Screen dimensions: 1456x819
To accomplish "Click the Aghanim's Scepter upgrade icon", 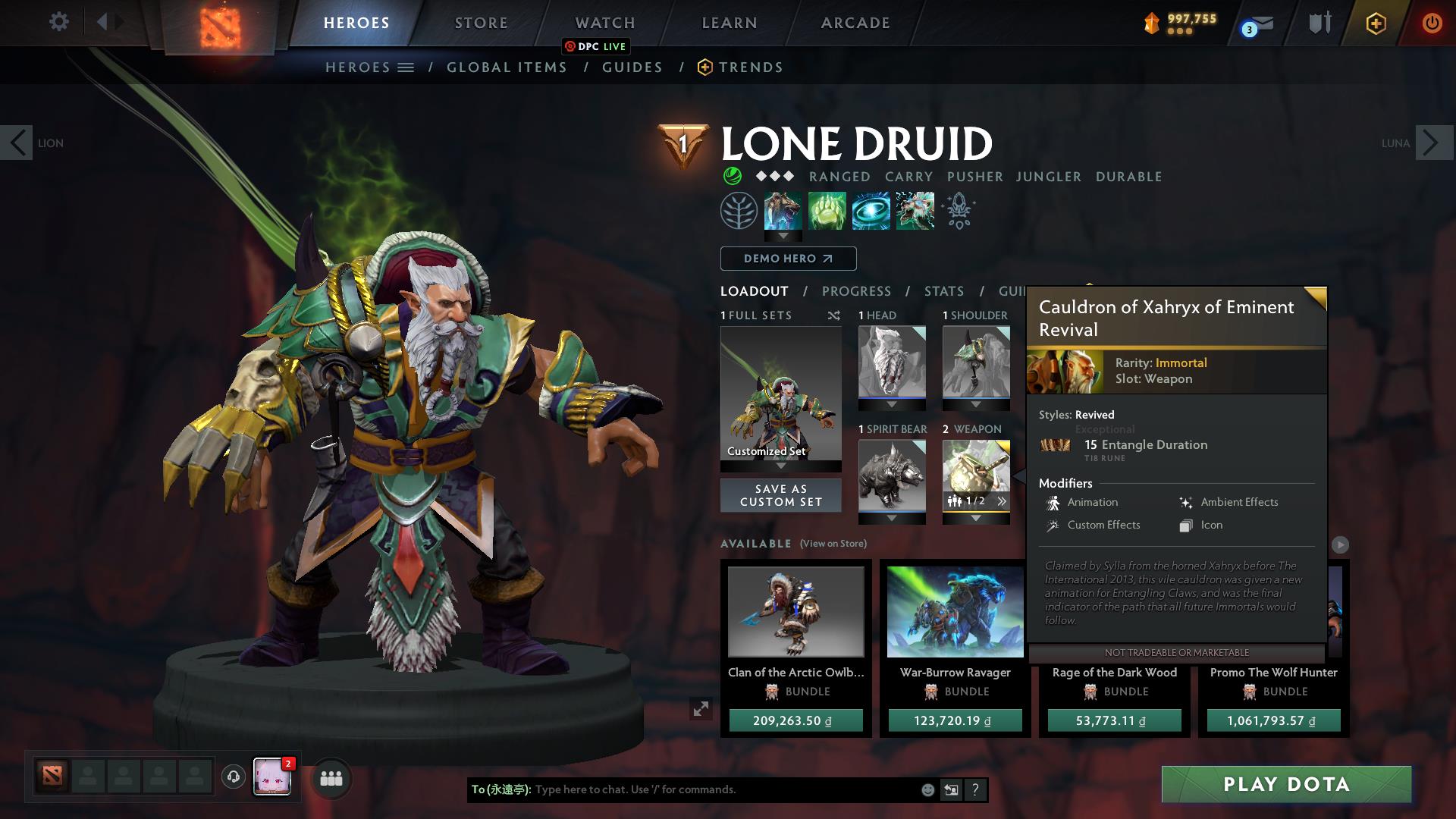I will tap(958, 211).
